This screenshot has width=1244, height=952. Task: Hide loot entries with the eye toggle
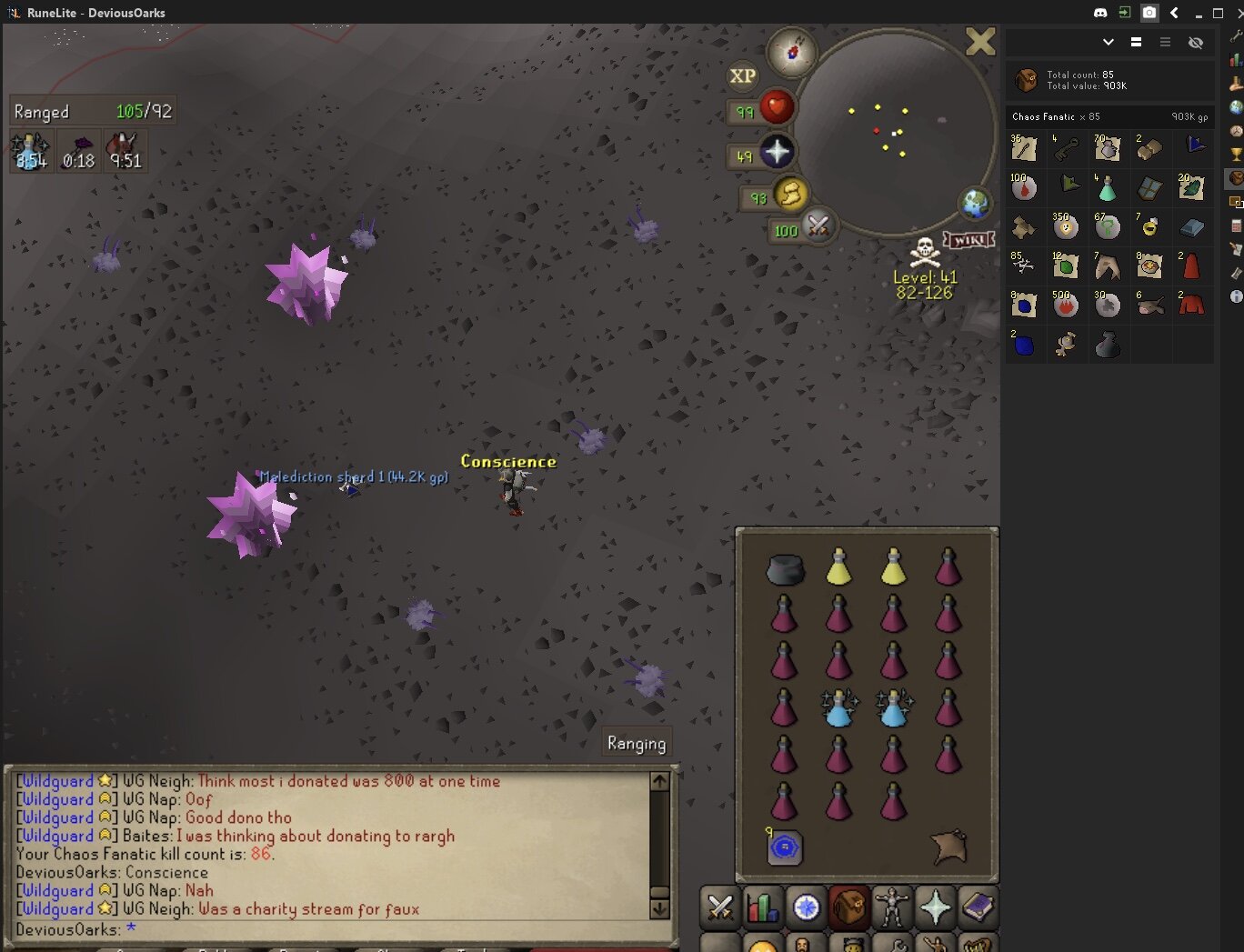tap(1196, 43)
